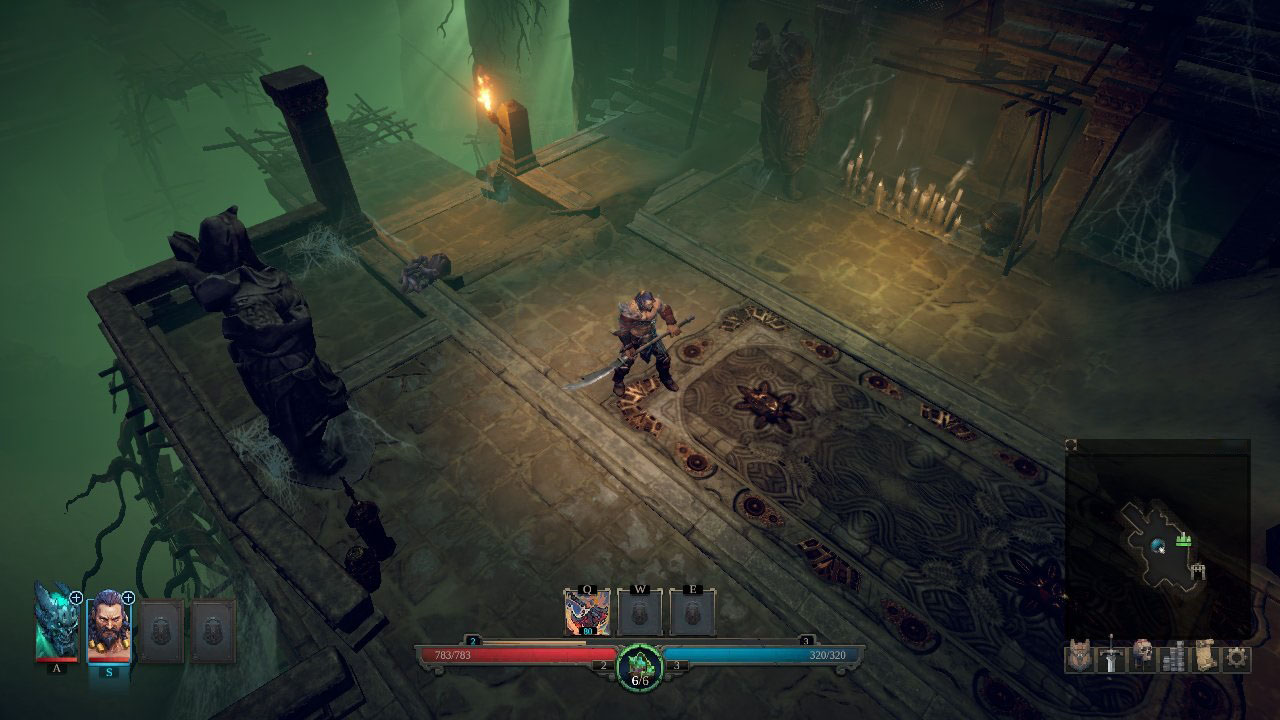The height and width of the screenshot is (720, 1280).
Task: Click the green marker on the minimap
Action: point(1185,539)
